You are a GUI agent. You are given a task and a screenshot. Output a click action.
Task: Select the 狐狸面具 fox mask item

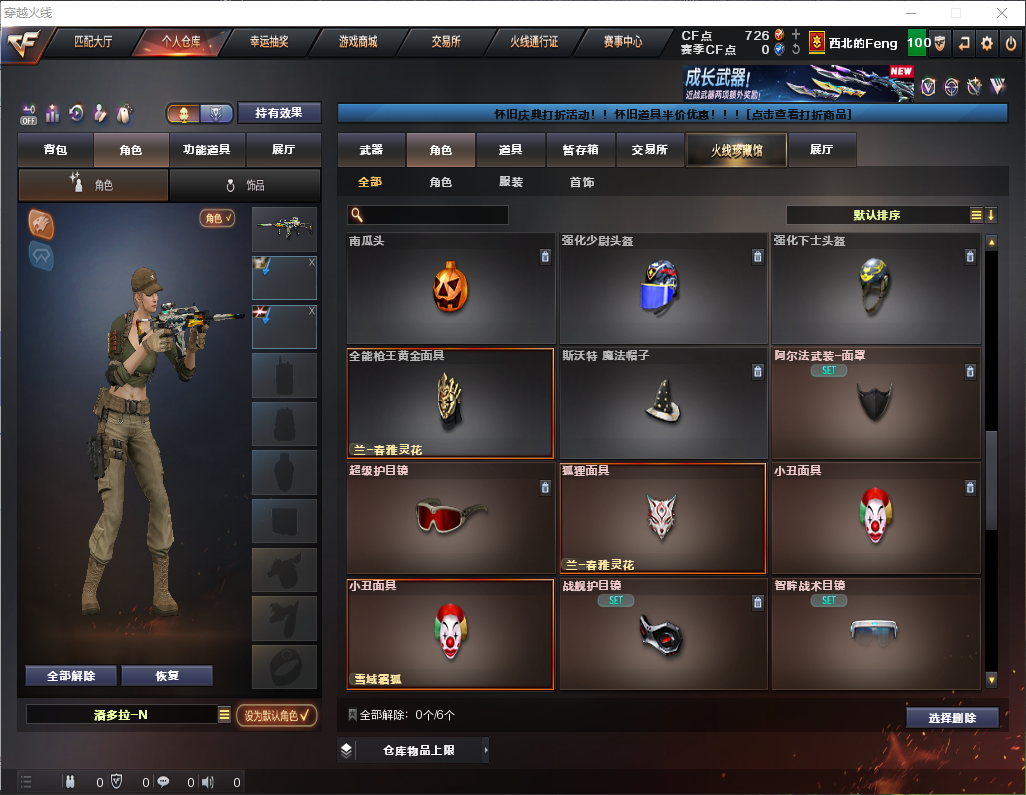point(662,518)
